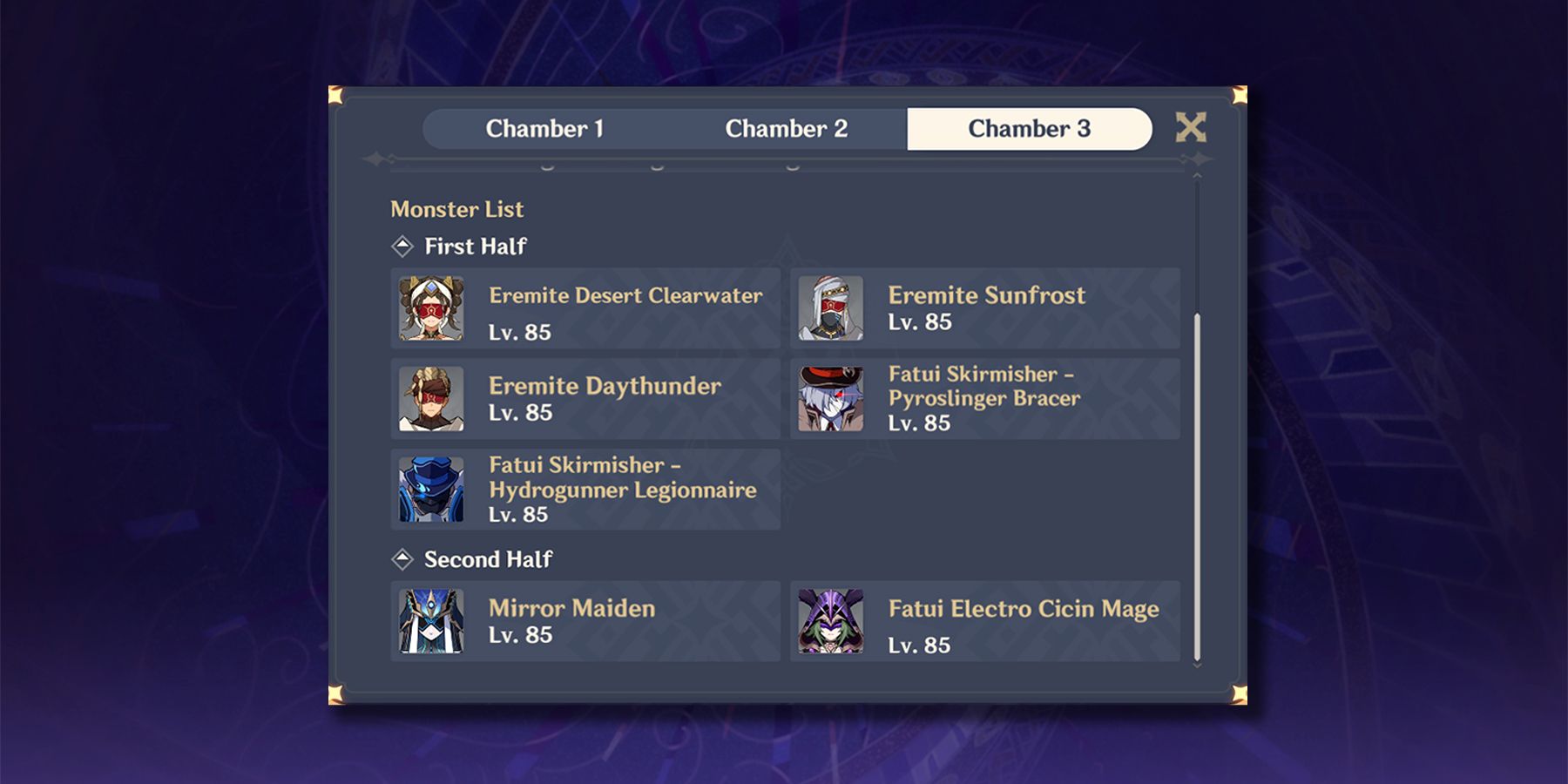Open the Chamber 2 tab

point(788,129)
